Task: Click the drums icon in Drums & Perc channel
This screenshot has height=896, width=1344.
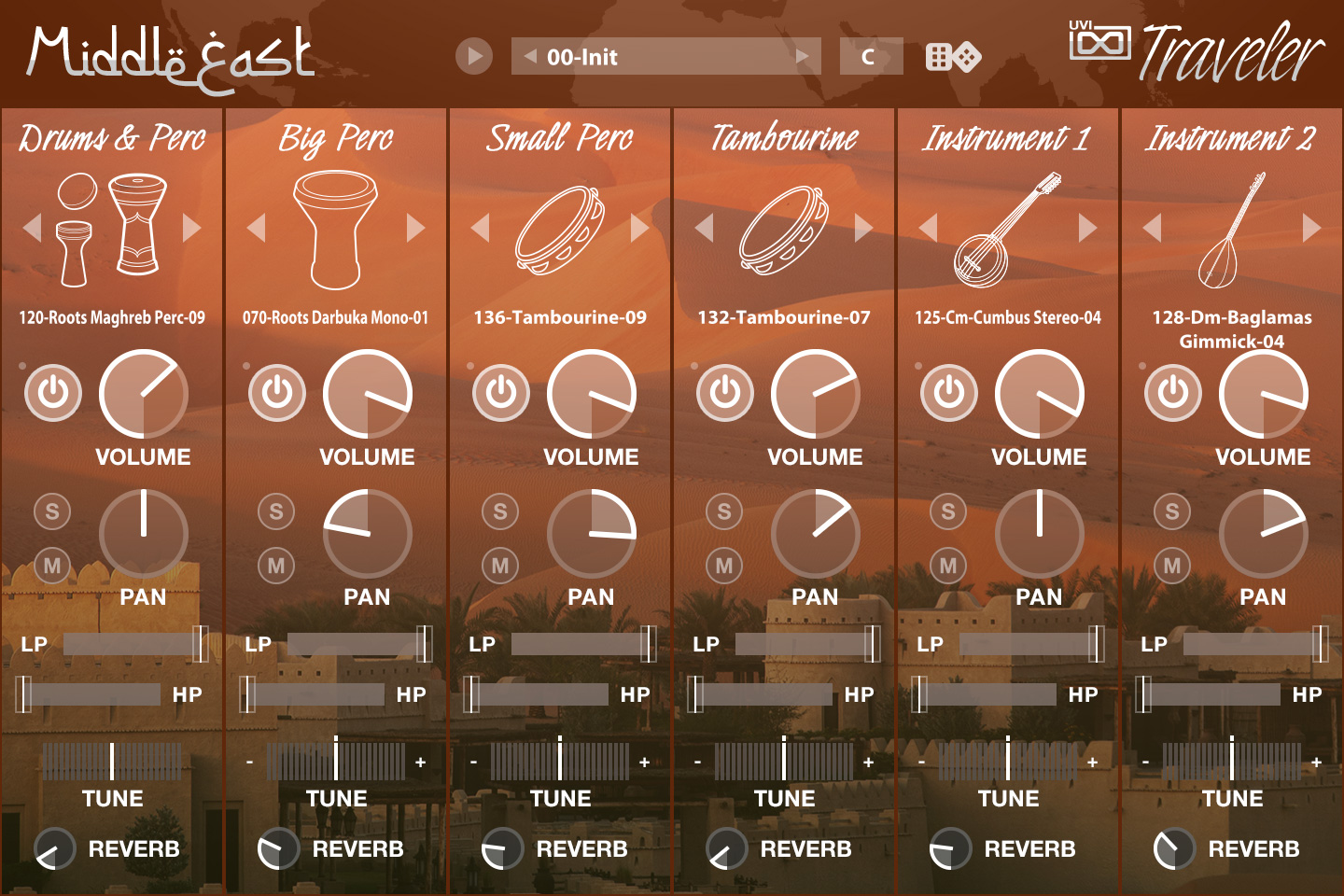Action: tap(112, 229)
